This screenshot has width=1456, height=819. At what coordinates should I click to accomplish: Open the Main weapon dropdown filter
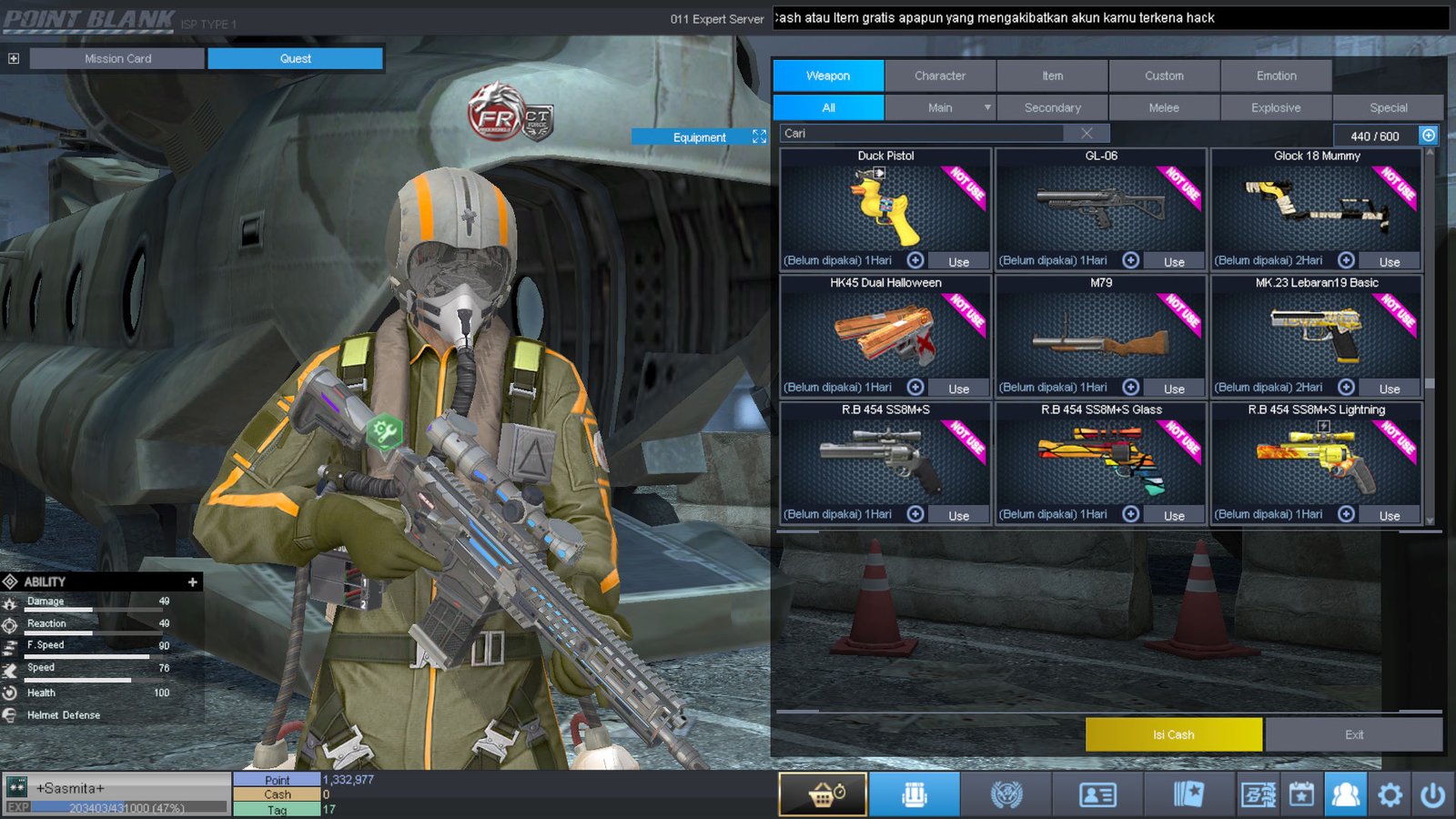(941, 107)
